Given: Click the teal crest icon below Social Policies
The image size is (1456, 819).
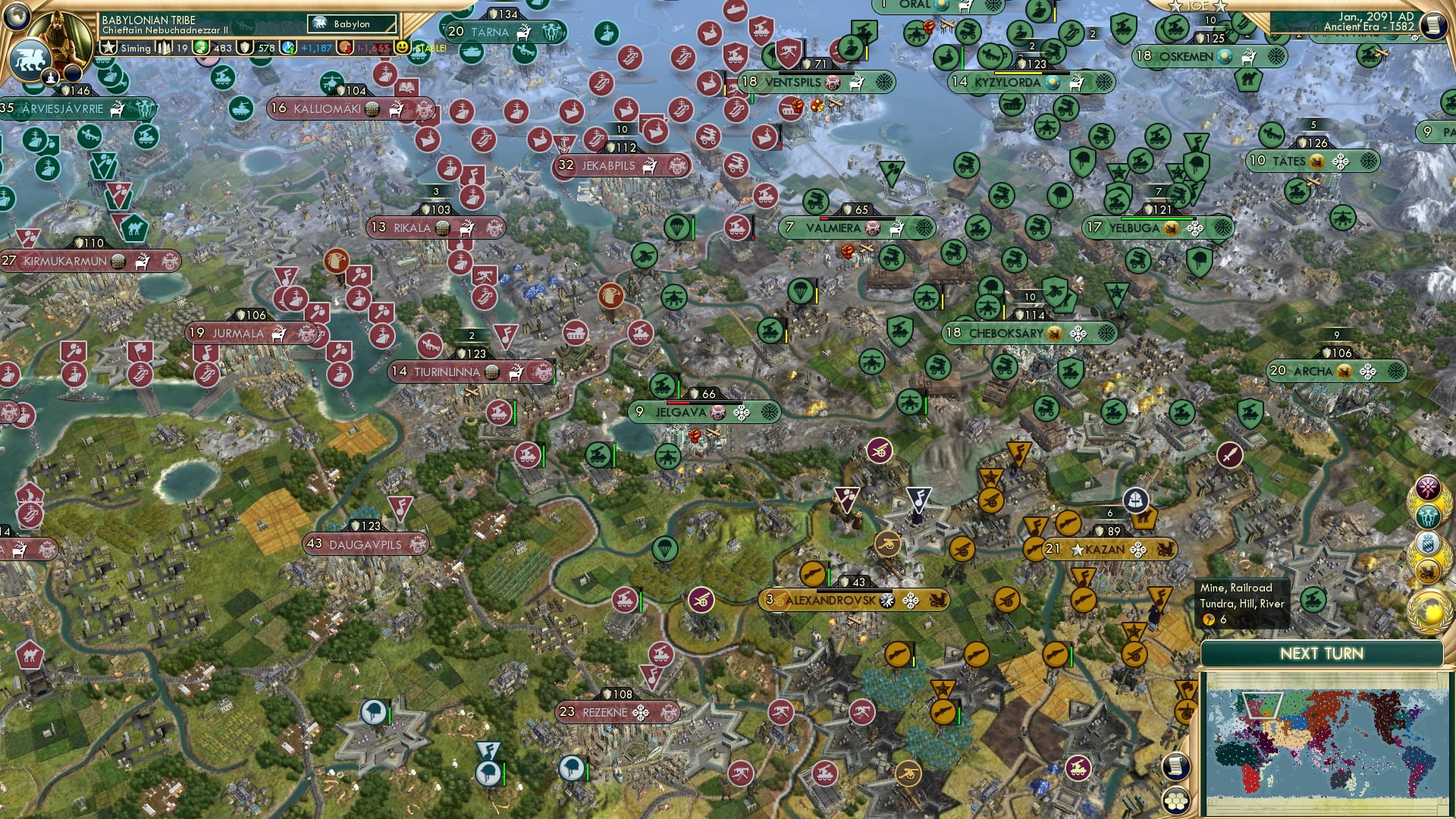Looking at the screenshot, I should [1428, 516].
